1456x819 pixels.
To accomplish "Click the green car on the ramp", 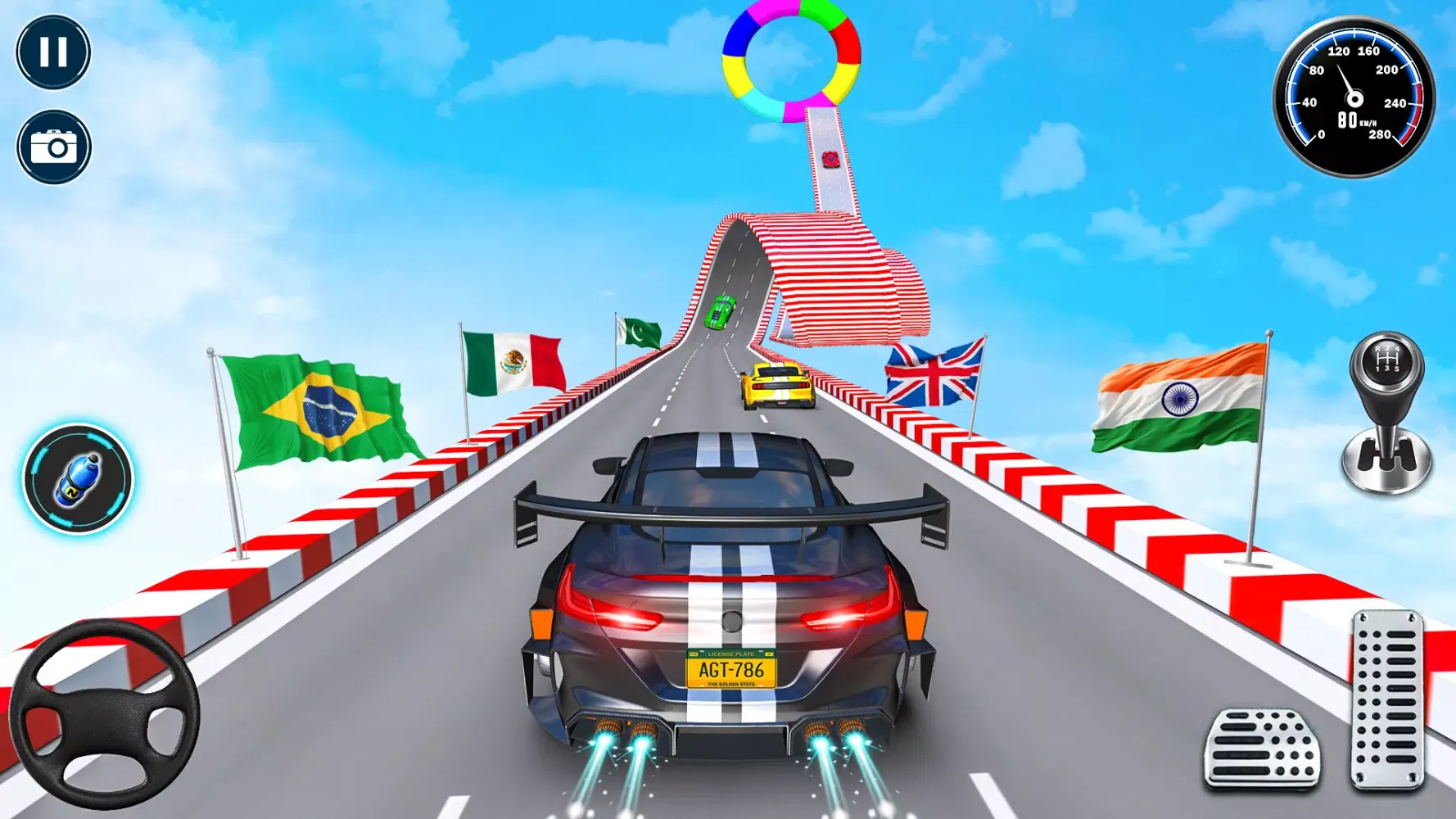I will click(718, 314).
